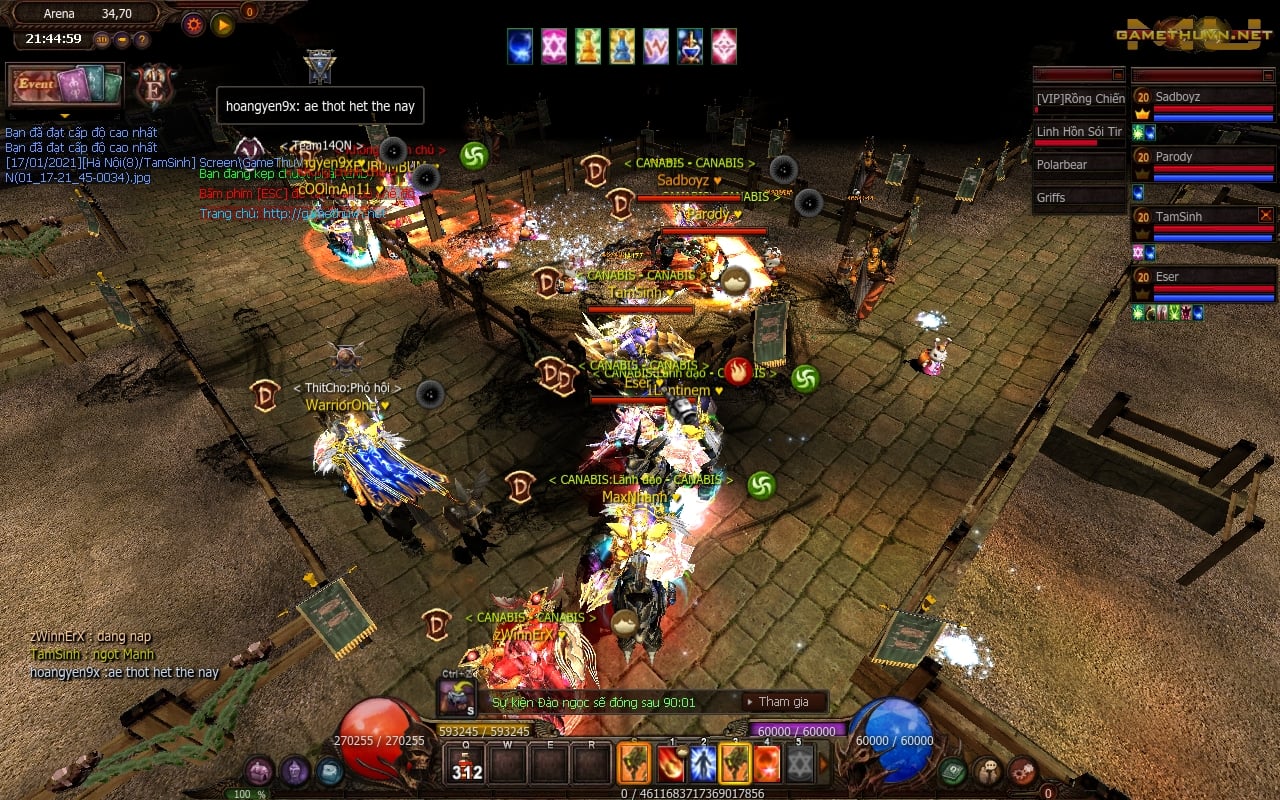
Task: Activate the fireball skill in slot 1
Action: pyautogui.click(x=671, y=764)
